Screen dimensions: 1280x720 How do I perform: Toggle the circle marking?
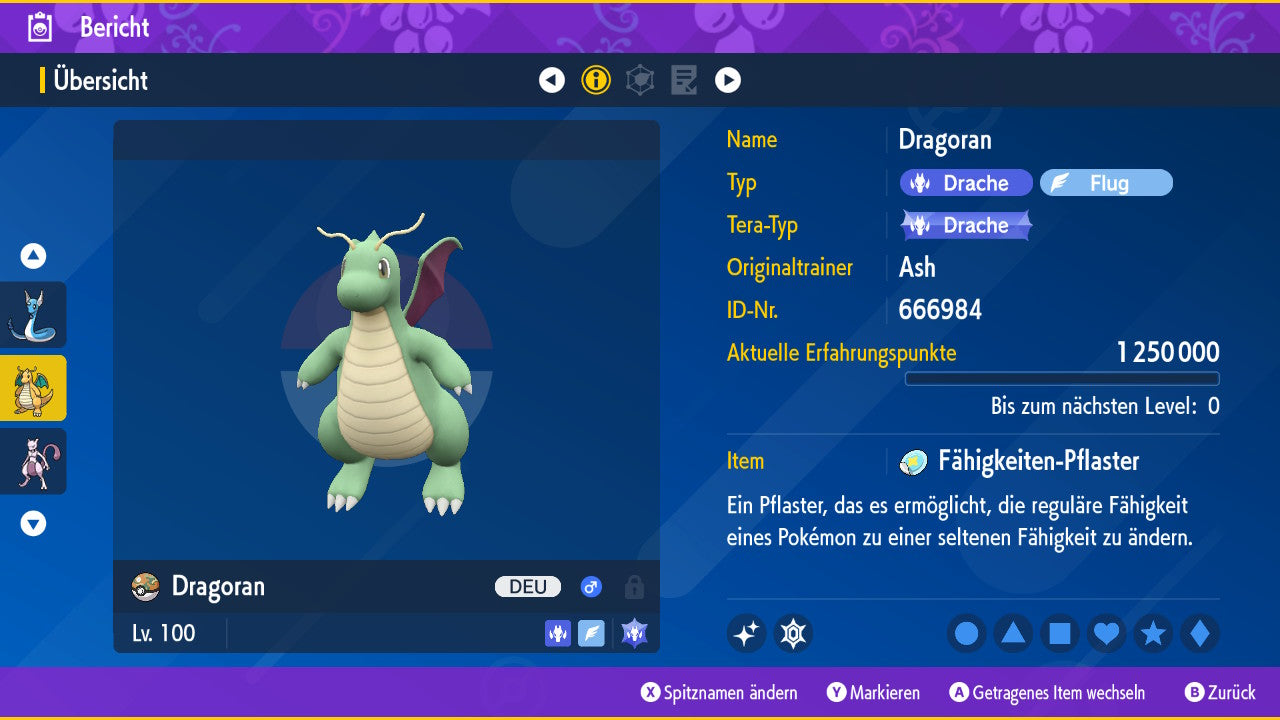(966, 634)
